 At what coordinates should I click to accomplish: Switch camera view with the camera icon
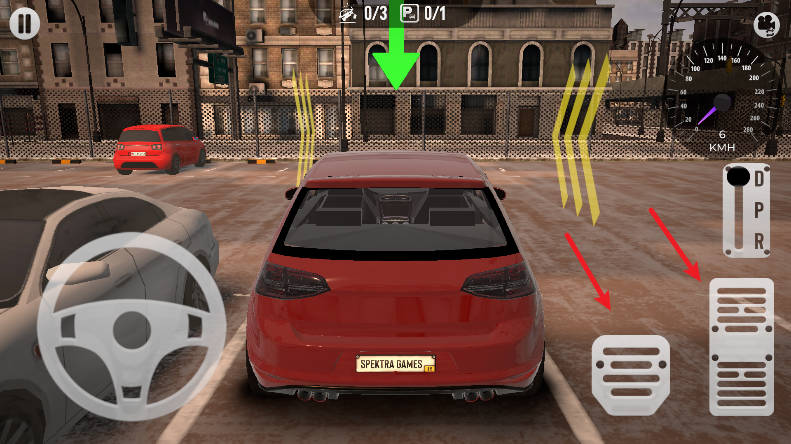[765, 23]
